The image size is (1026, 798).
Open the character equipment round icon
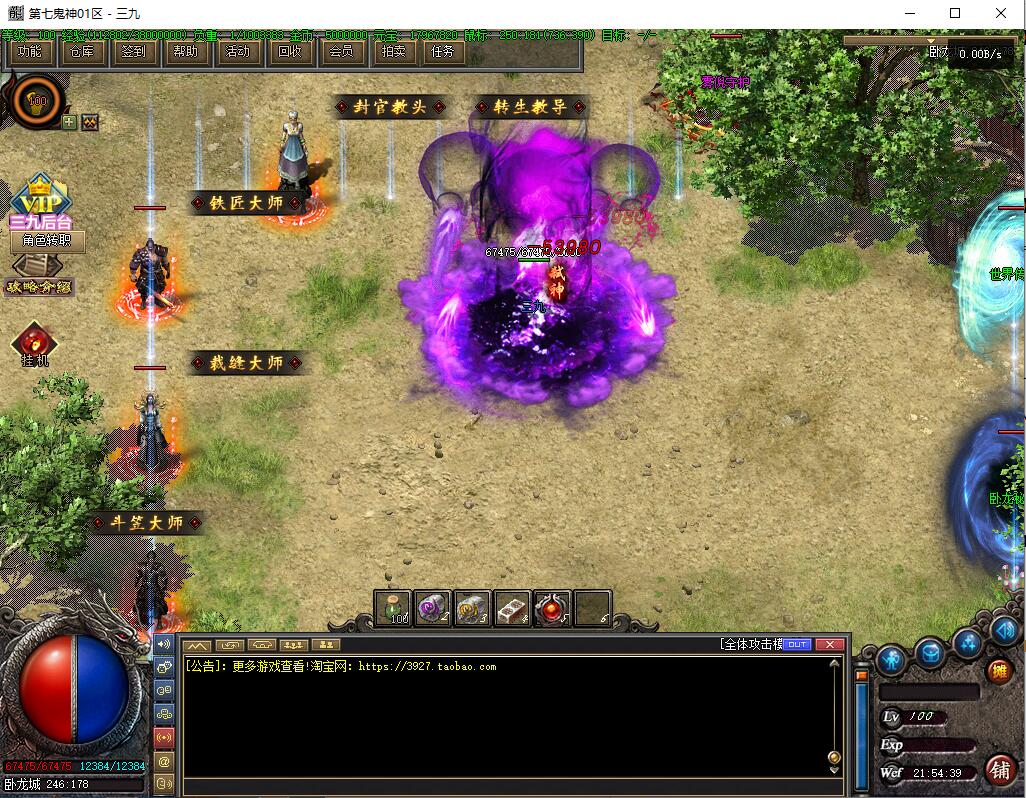point(890,660)
